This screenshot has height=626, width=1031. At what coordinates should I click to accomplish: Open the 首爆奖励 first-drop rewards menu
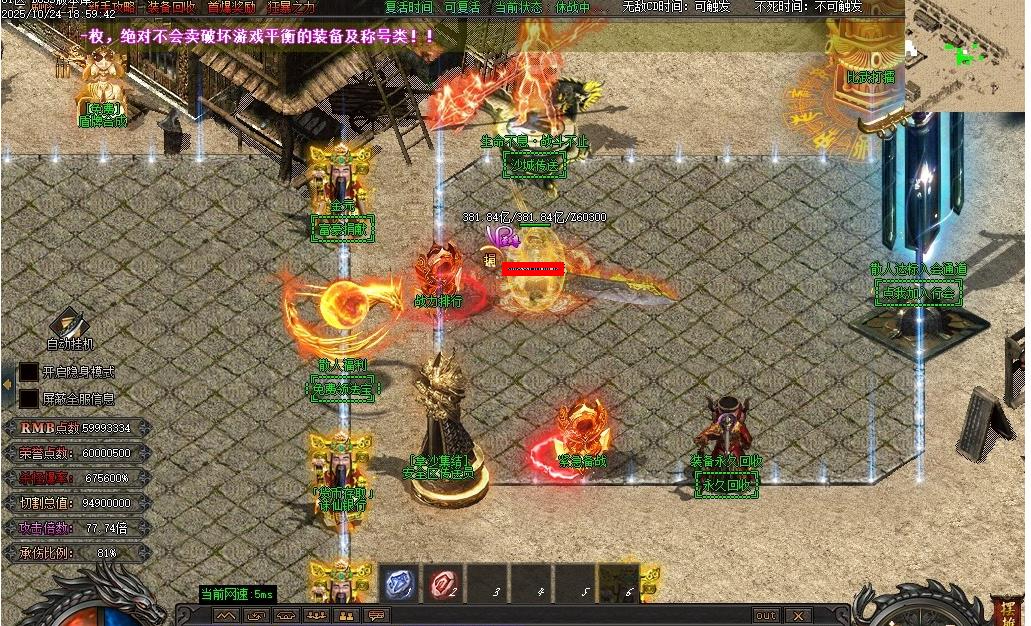point(231,7)
